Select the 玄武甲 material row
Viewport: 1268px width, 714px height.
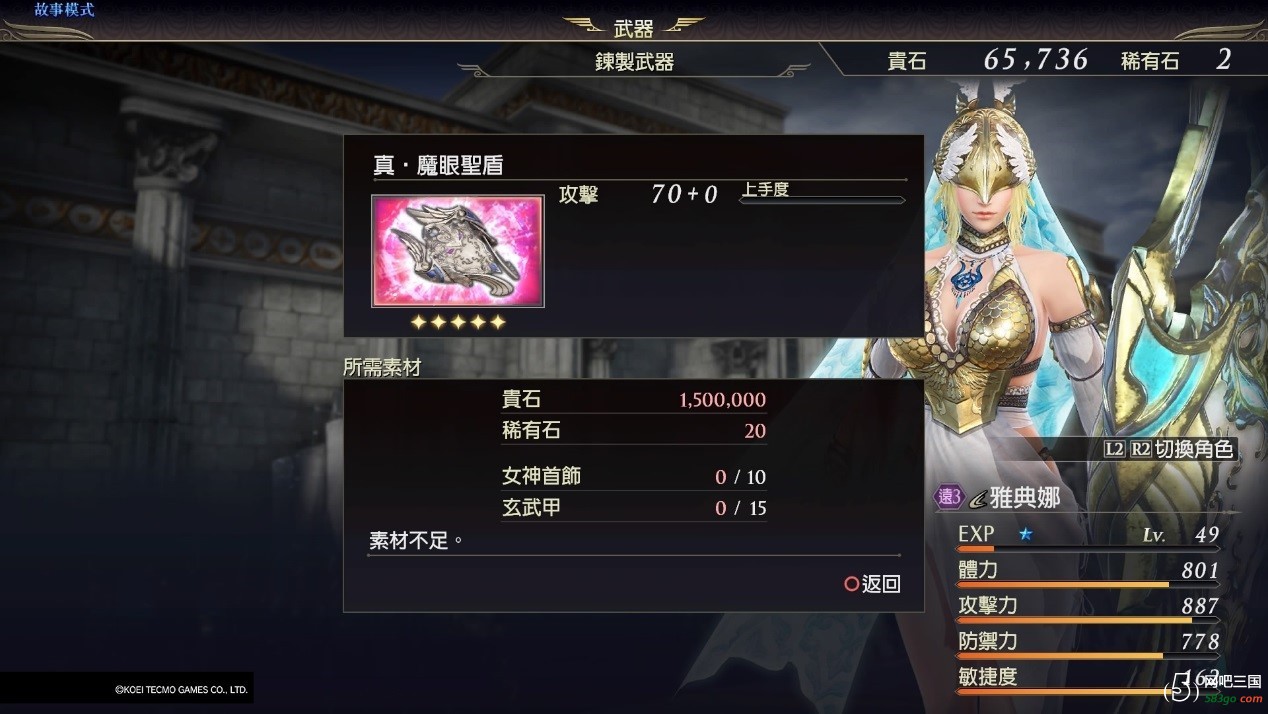pos(633,508)
